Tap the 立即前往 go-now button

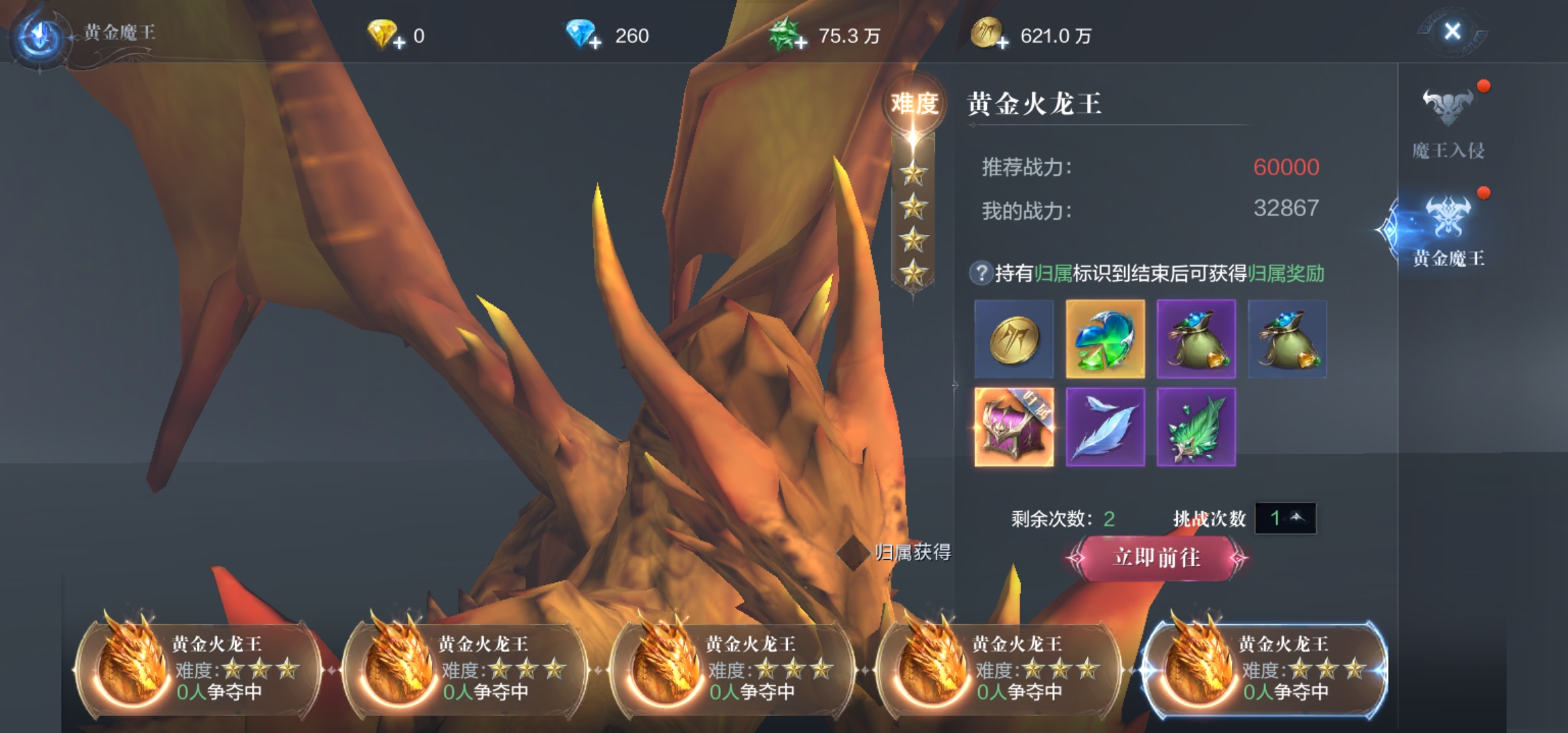(1157, 558)
